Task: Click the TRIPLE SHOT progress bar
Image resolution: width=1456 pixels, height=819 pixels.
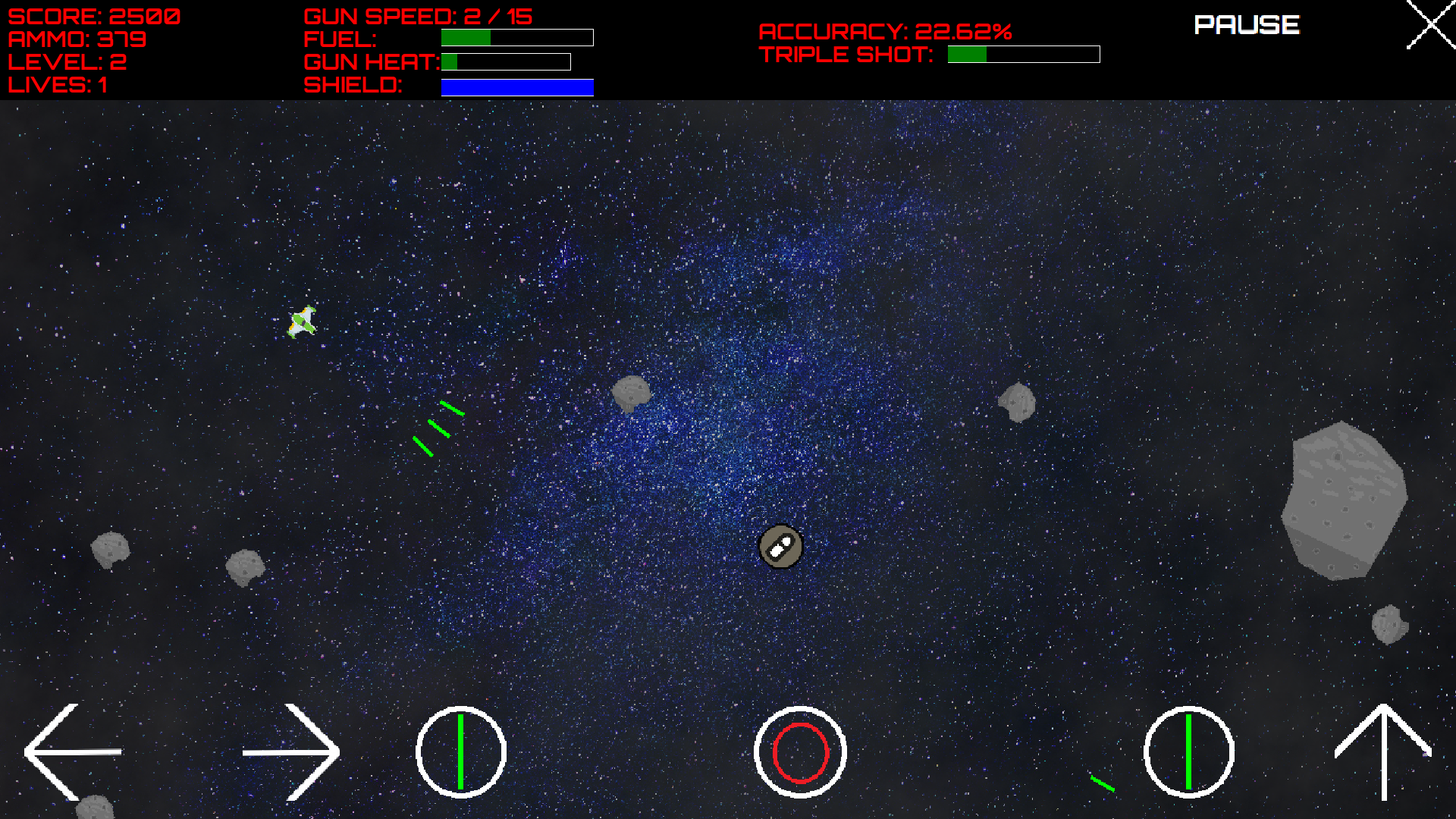Action: coord(1022,54)
